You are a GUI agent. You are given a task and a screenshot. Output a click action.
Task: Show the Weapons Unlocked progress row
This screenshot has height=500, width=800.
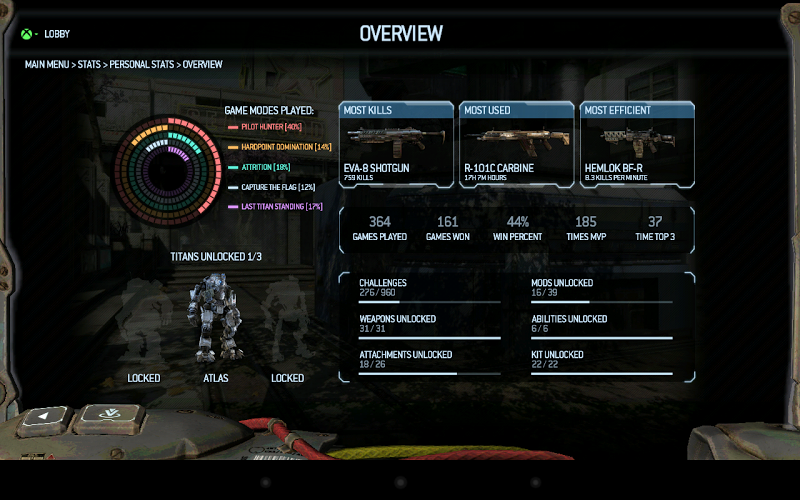(x=429, y=326)
